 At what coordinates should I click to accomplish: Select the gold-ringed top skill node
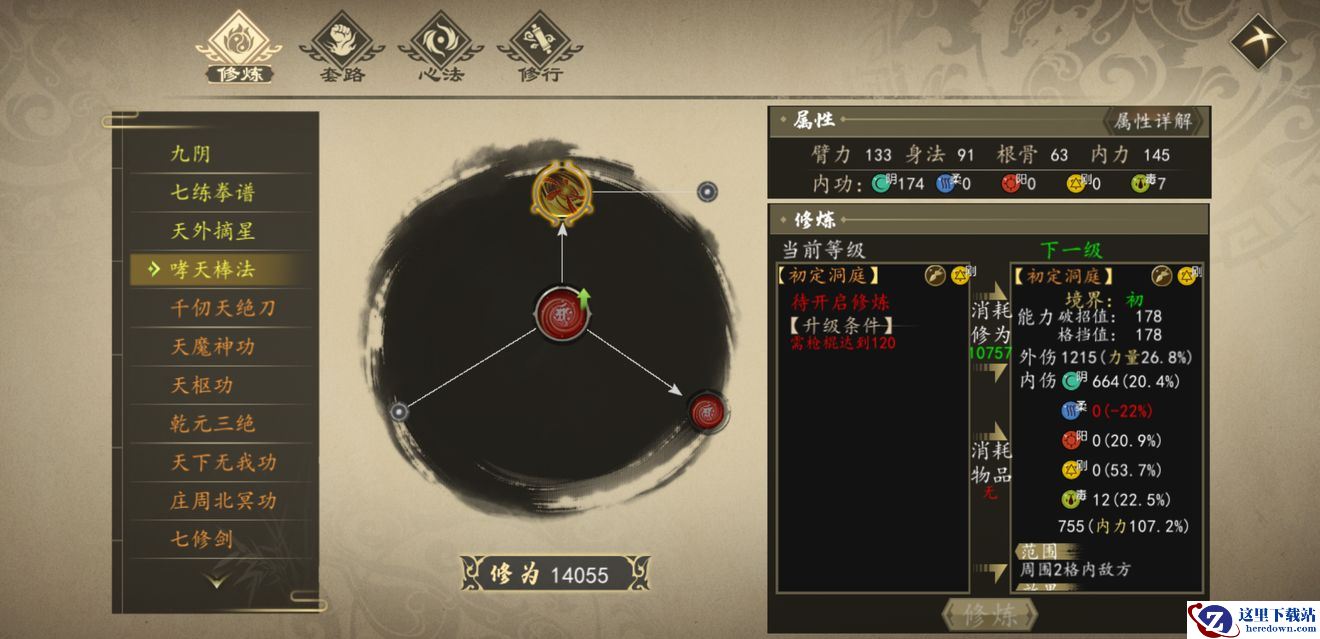562,191
